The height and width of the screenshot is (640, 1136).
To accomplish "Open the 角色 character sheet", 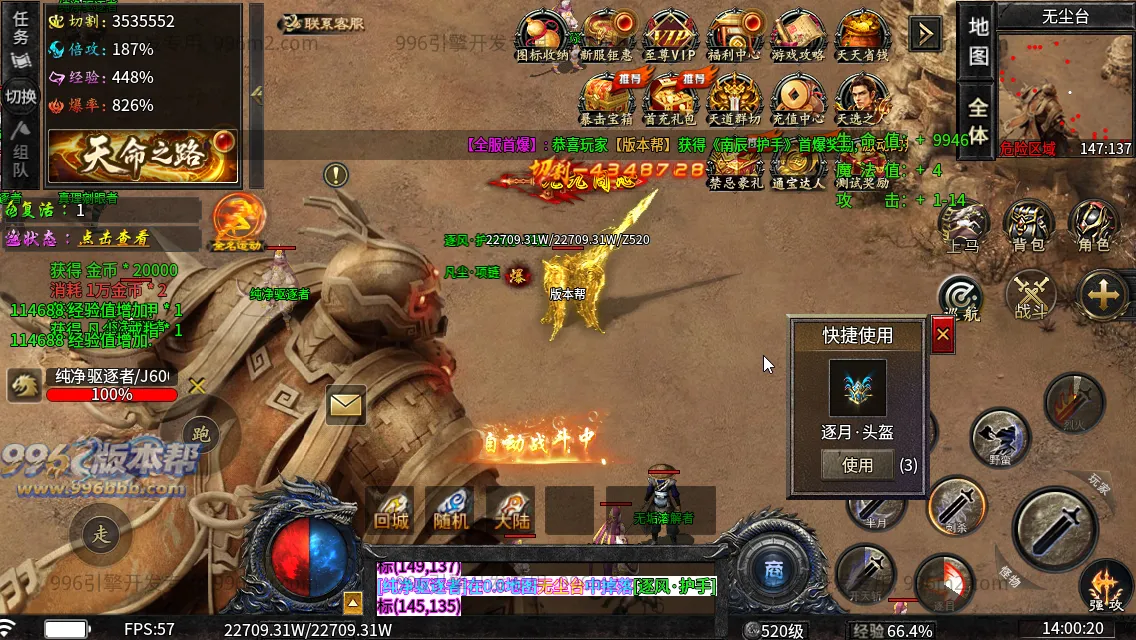I will click(1092, 228).
